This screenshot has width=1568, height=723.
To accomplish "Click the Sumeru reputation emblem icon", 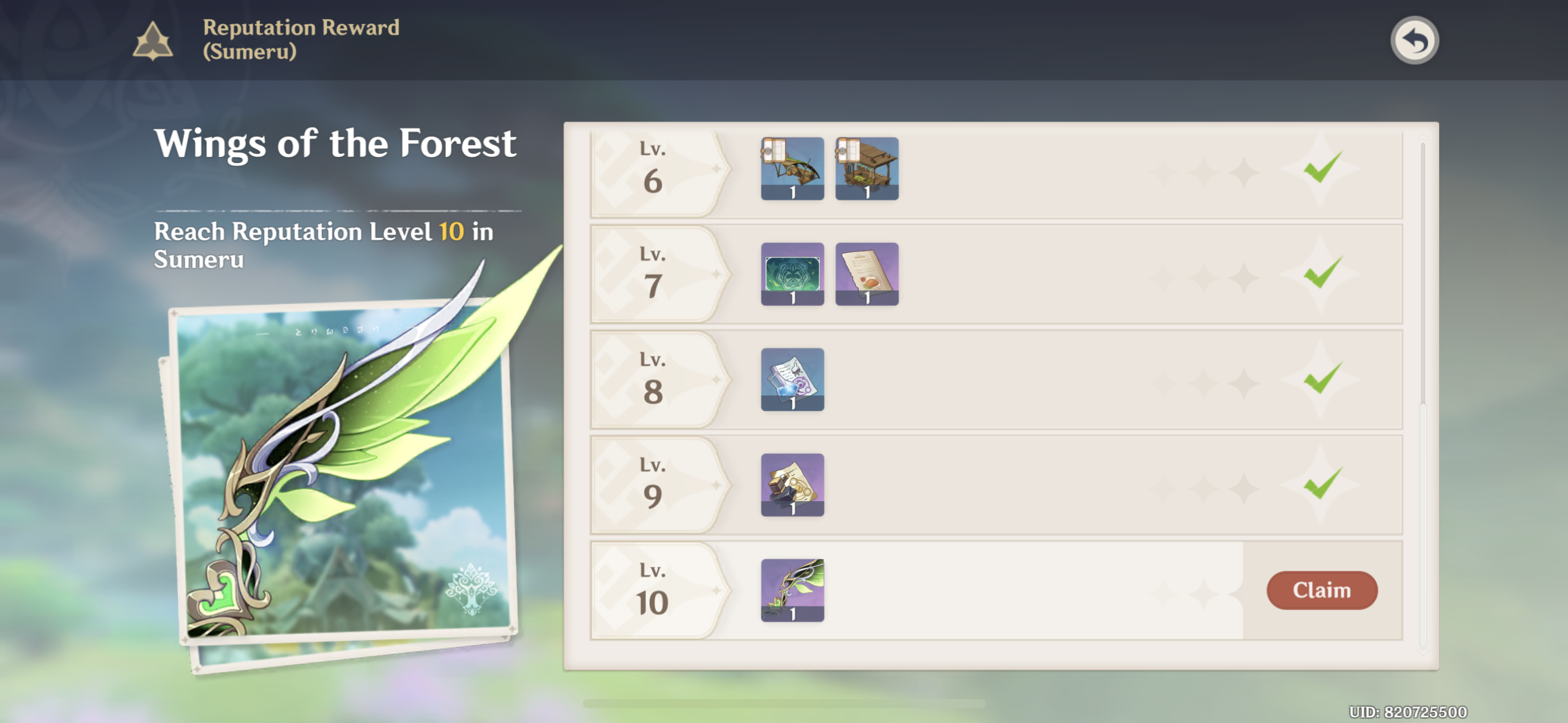I will (154, 39).
